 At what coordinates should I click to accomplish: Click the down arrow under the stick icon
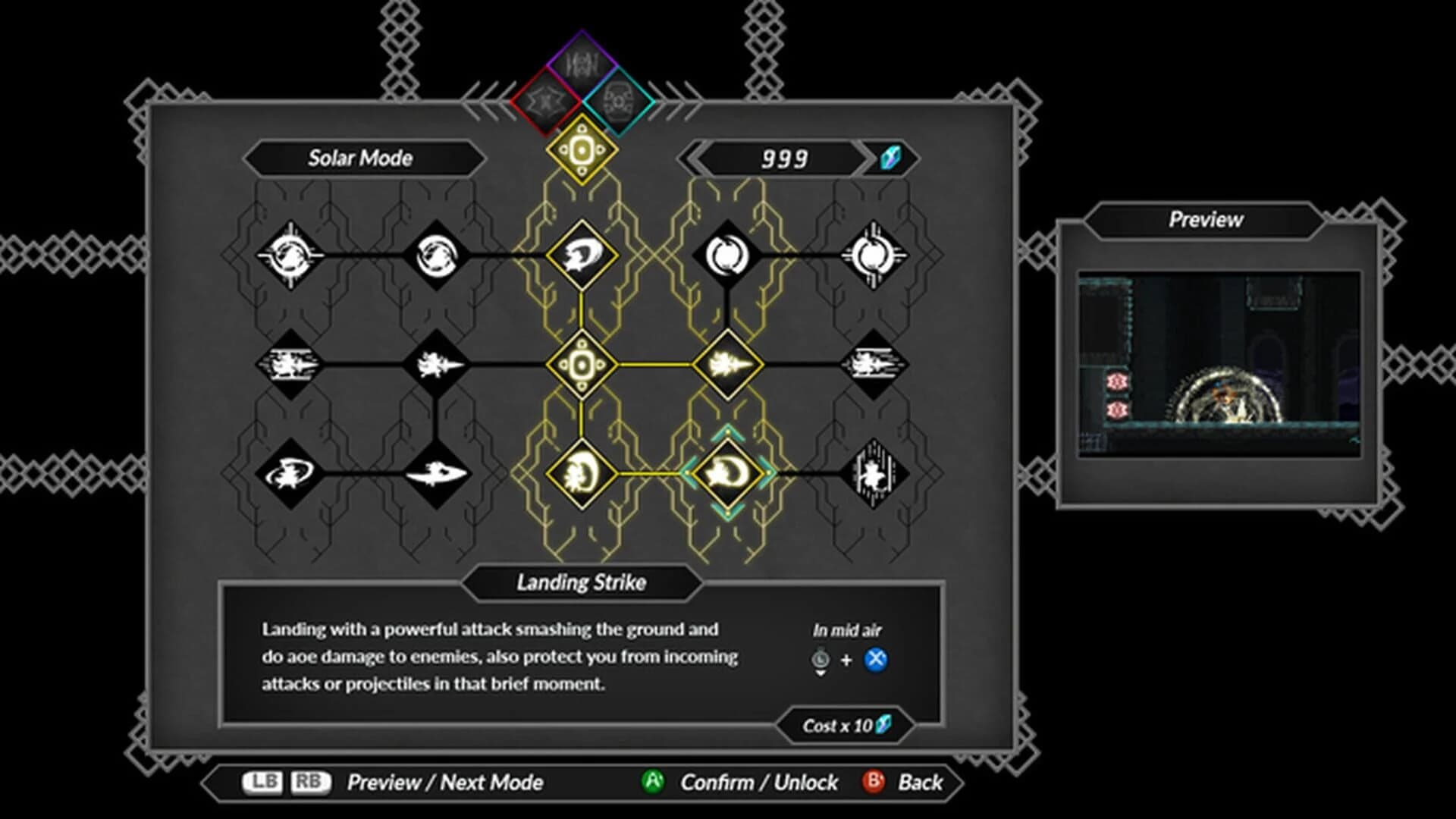(821, 671)
